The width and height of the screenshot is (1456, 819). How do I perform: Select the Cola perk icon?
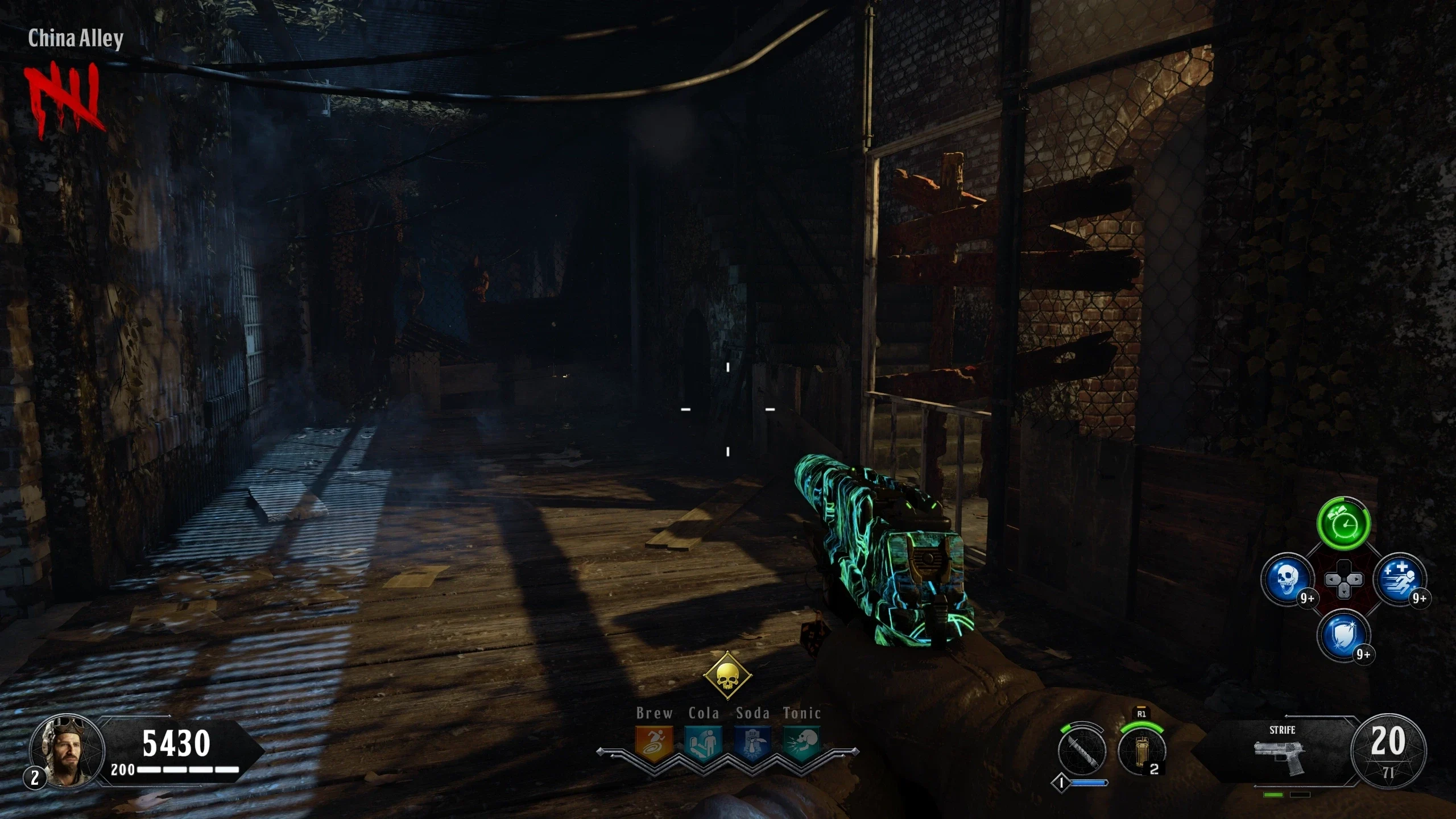[x=704, y=742]
